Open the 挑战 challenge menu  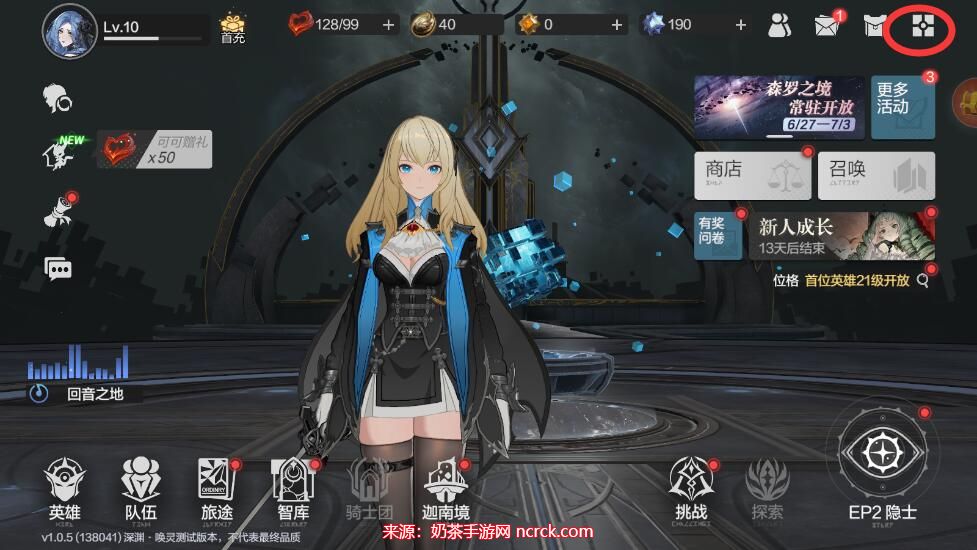pos(691,489)
